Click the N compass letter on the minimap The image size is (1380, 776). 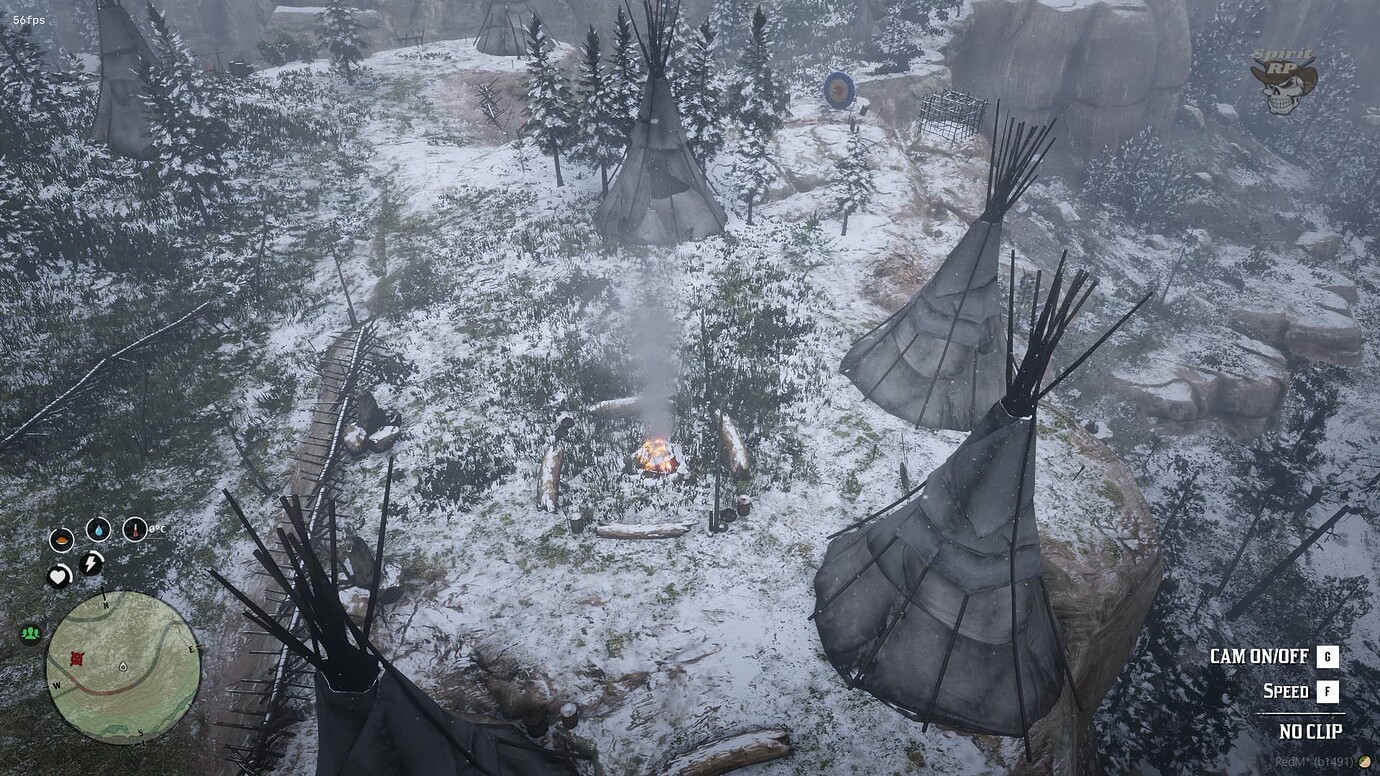pos(105,604)
